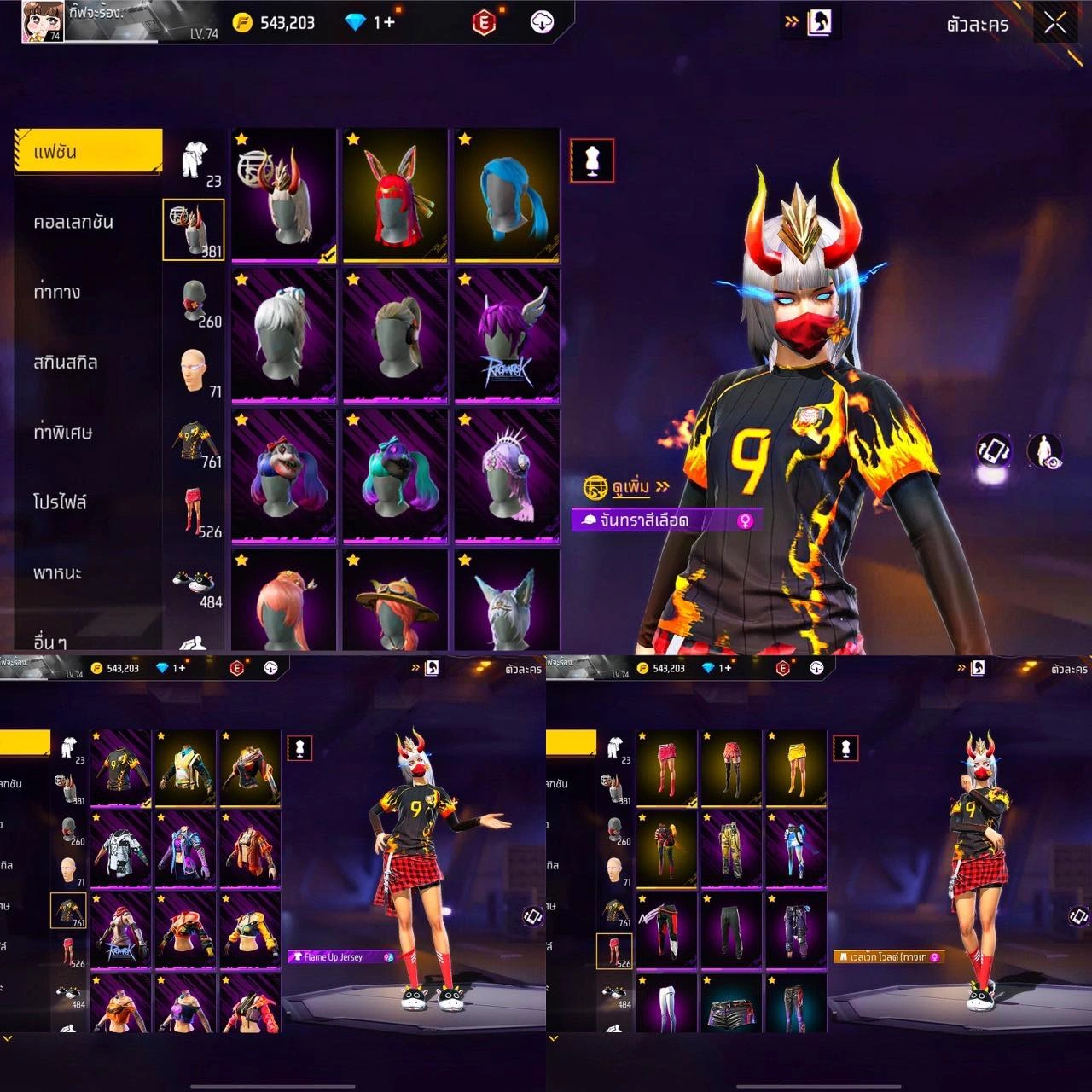Open the คอลเลกชัน collection tab

click(x=73, y=223)
